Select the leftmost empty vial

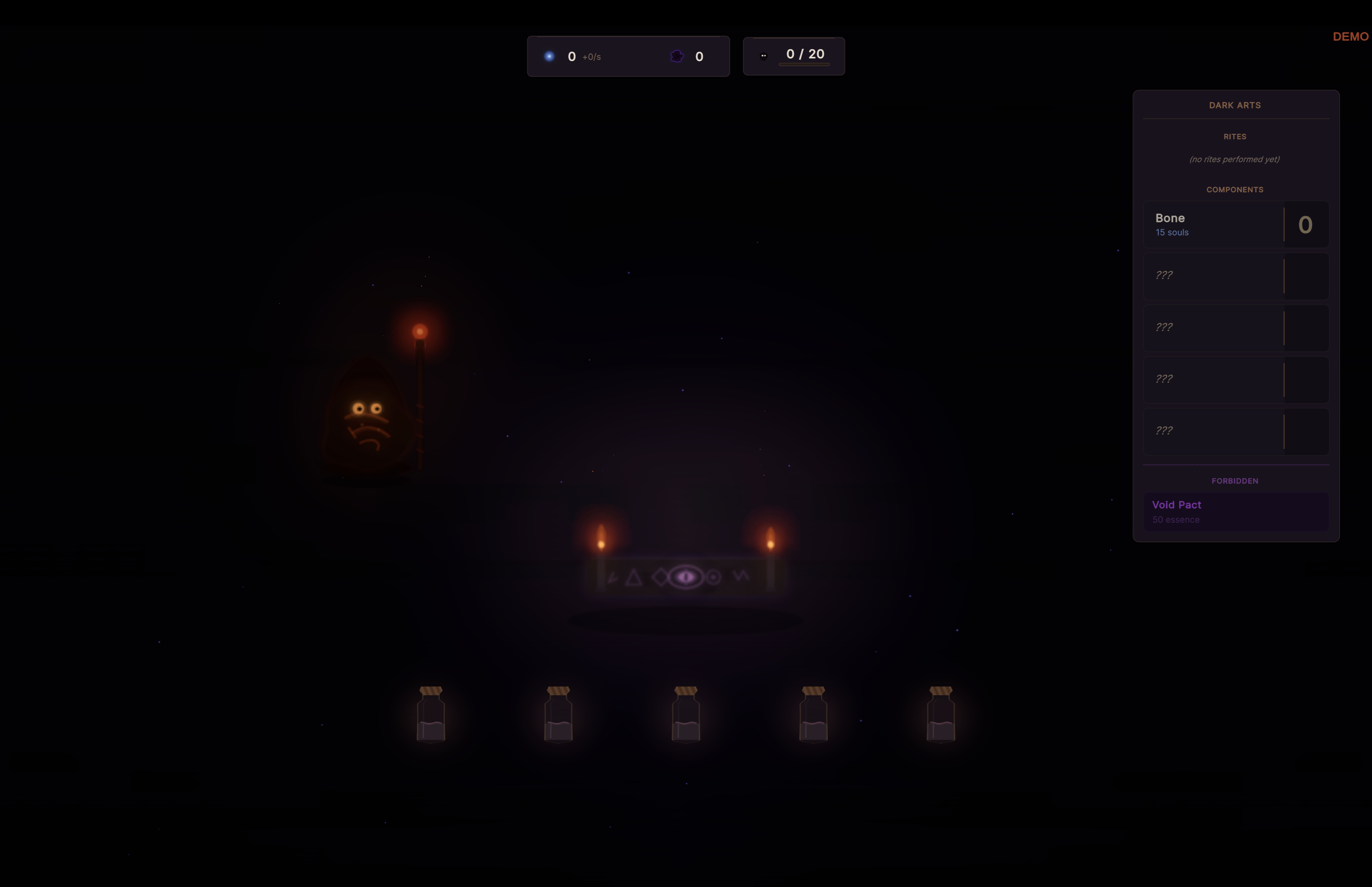pyautogui.click(x=431, y=716)
